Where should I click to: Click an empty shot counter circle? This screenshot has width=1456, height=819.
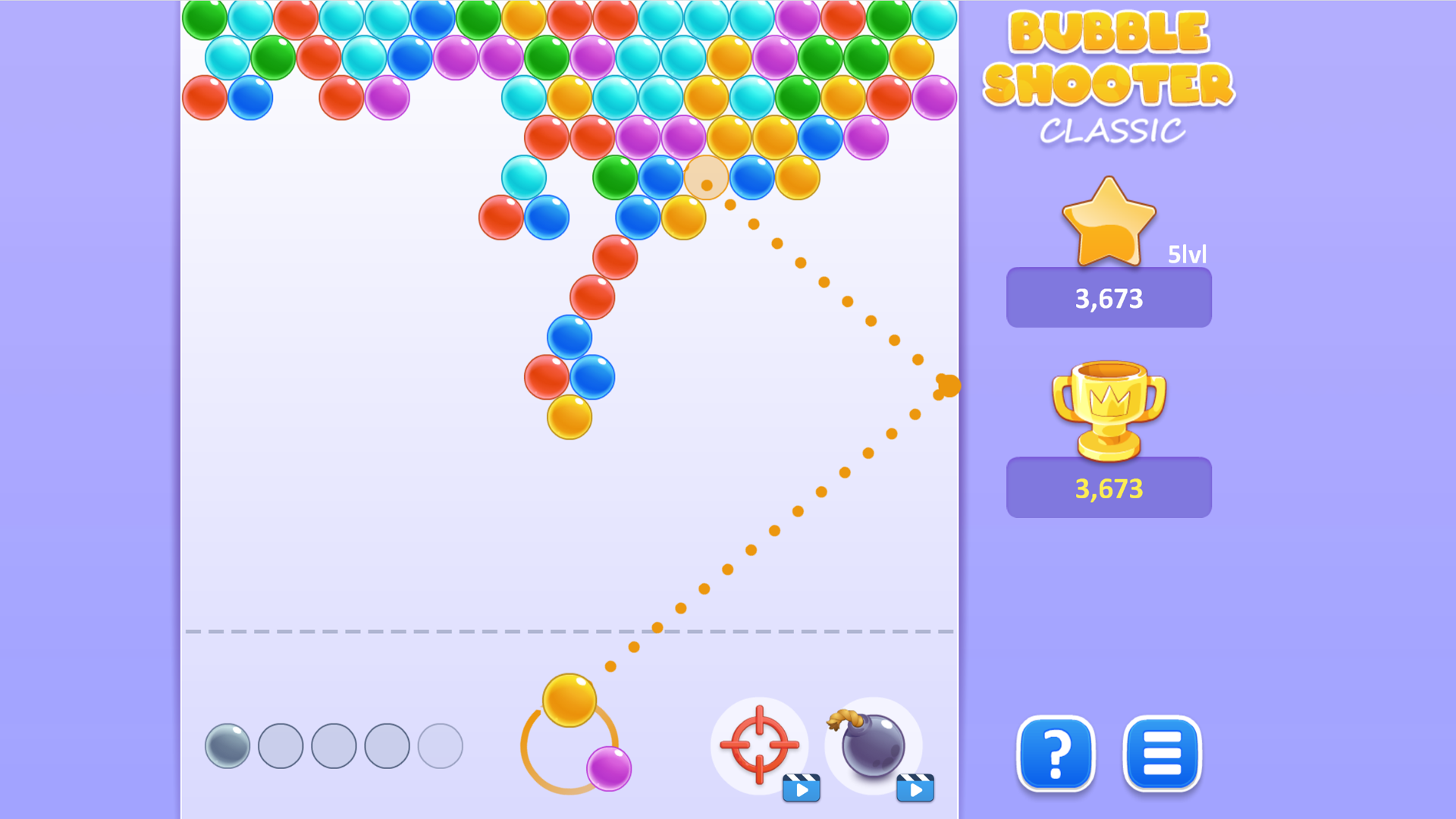tap(332, 745)
